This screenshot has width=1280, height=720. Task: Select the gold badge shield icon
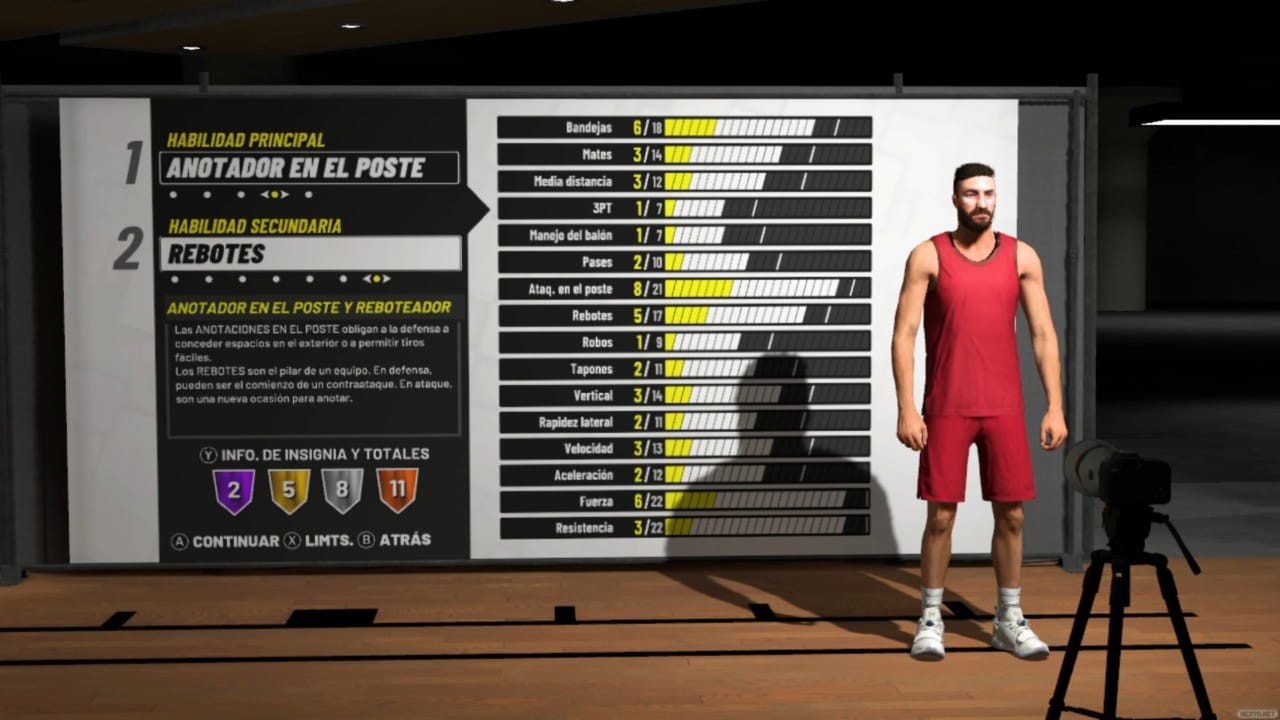[x=288, y=491]
